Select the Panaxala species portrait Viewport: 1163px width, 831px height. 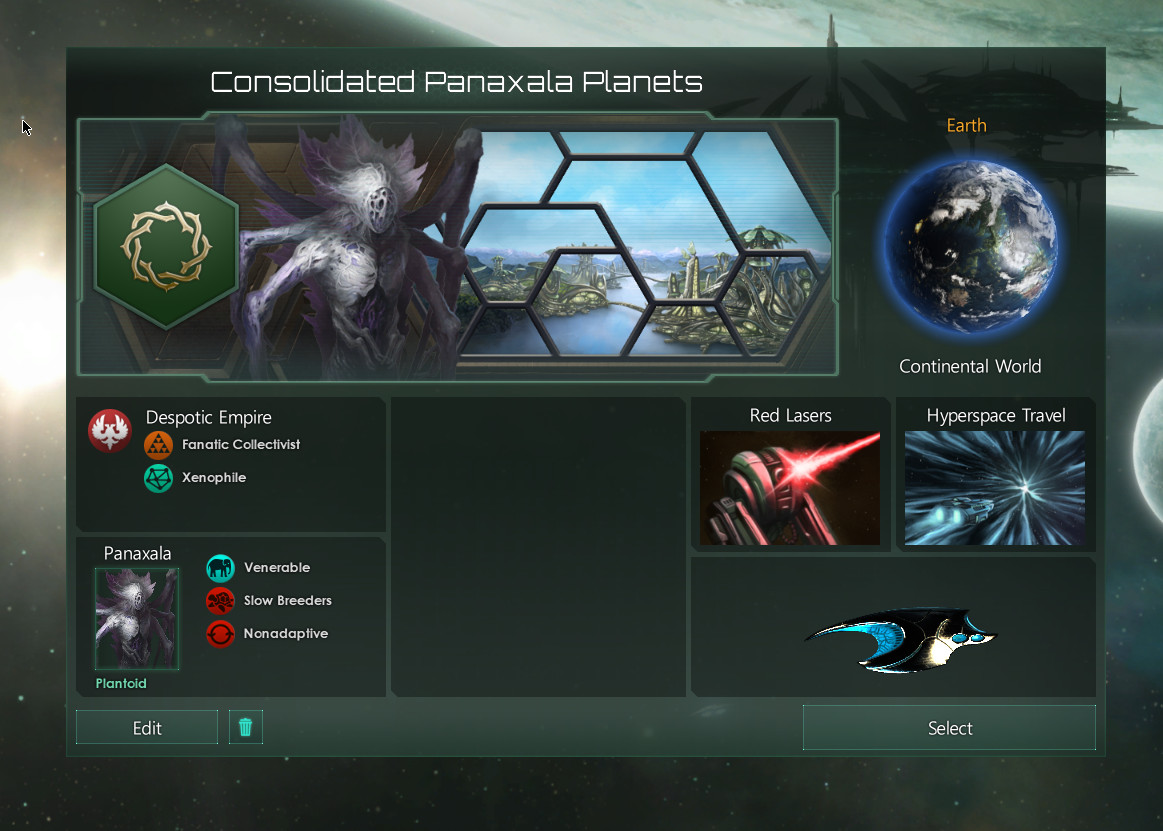[x=137, y=619]
